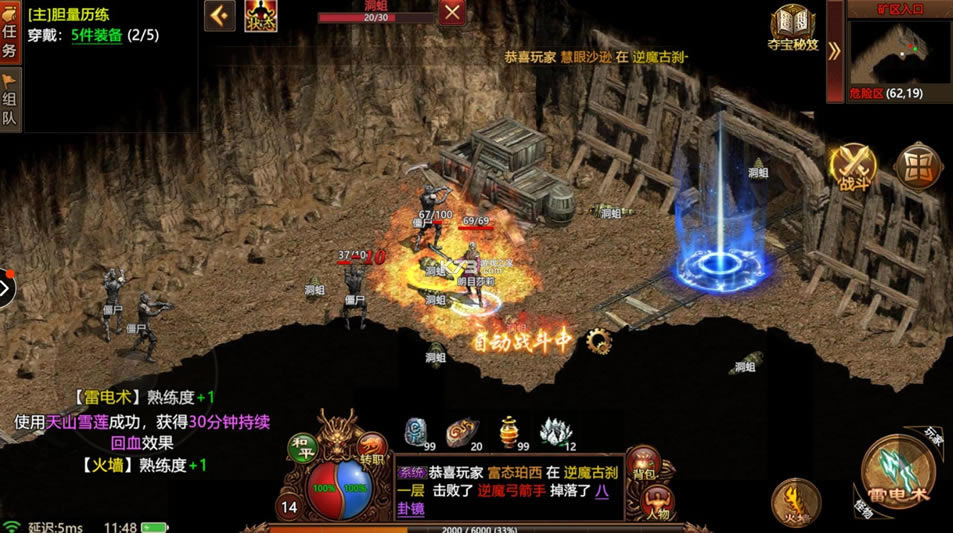Use the white snow lotus item

(555, 433)
